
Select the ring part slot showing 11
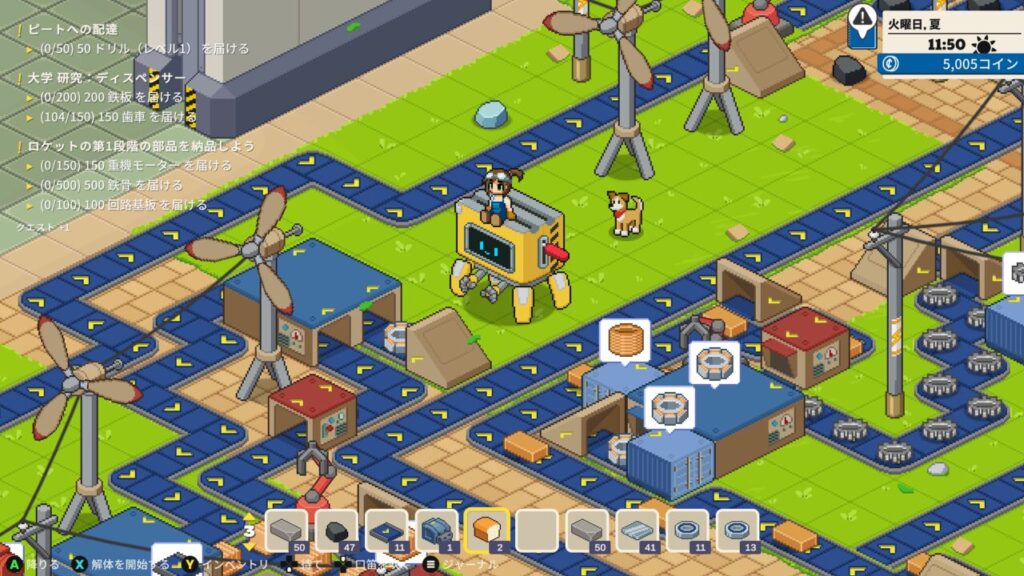click(x=688, y=530)
